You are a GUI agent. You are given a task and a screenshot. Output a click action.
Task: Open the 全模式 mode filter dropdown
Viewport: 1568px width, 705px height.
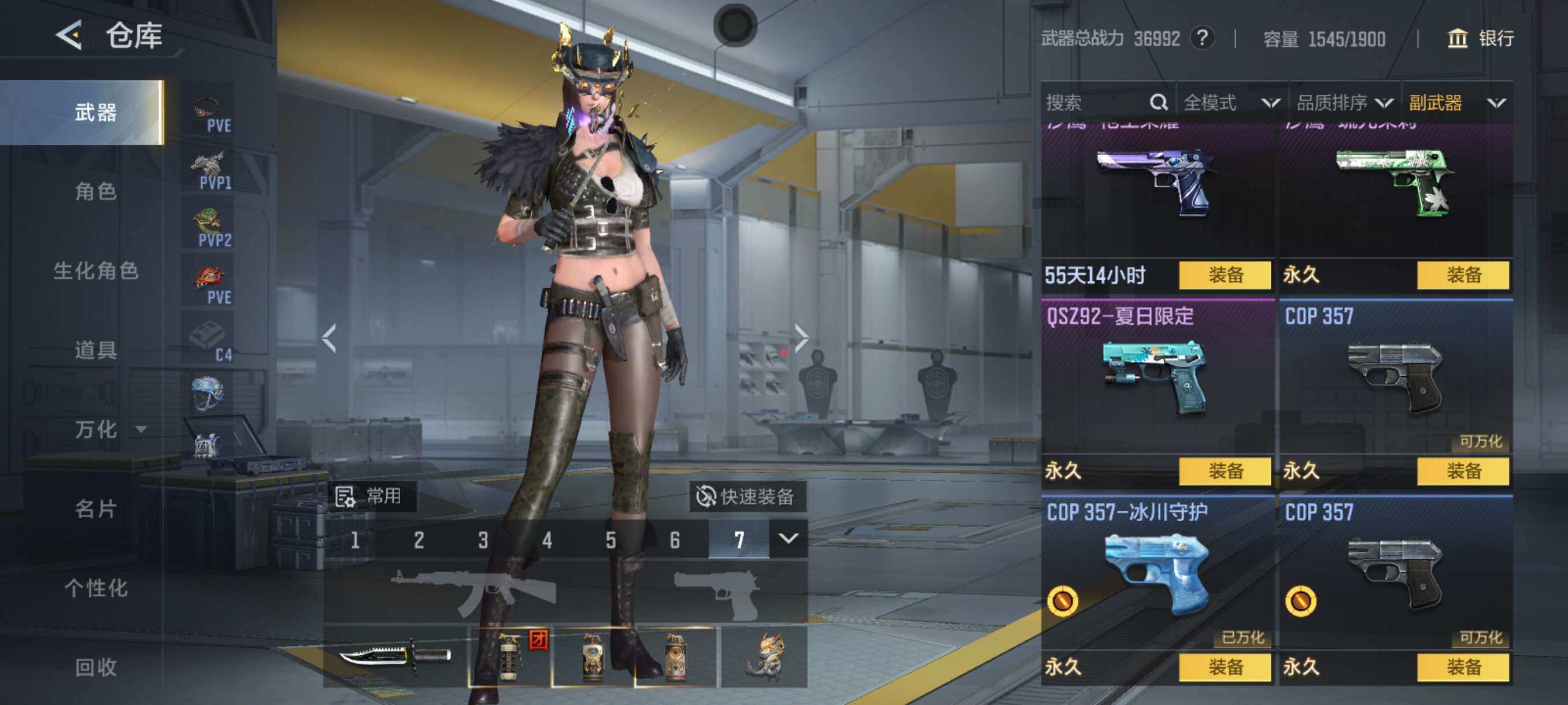click(1231, 102)
